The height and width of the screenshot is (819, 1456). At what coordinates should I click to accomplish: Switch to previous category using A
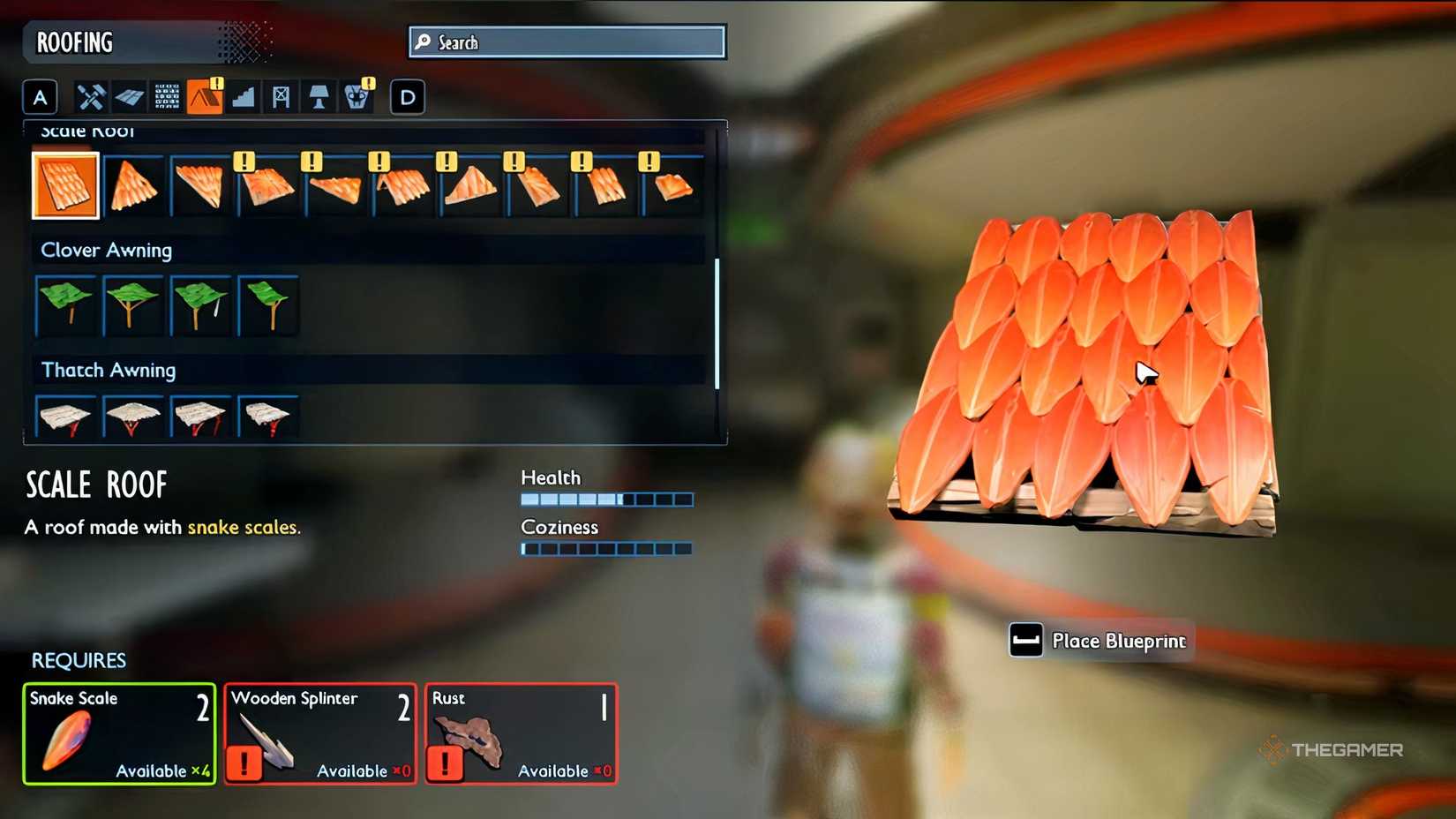pyautogui.click(x=39, y=97)
